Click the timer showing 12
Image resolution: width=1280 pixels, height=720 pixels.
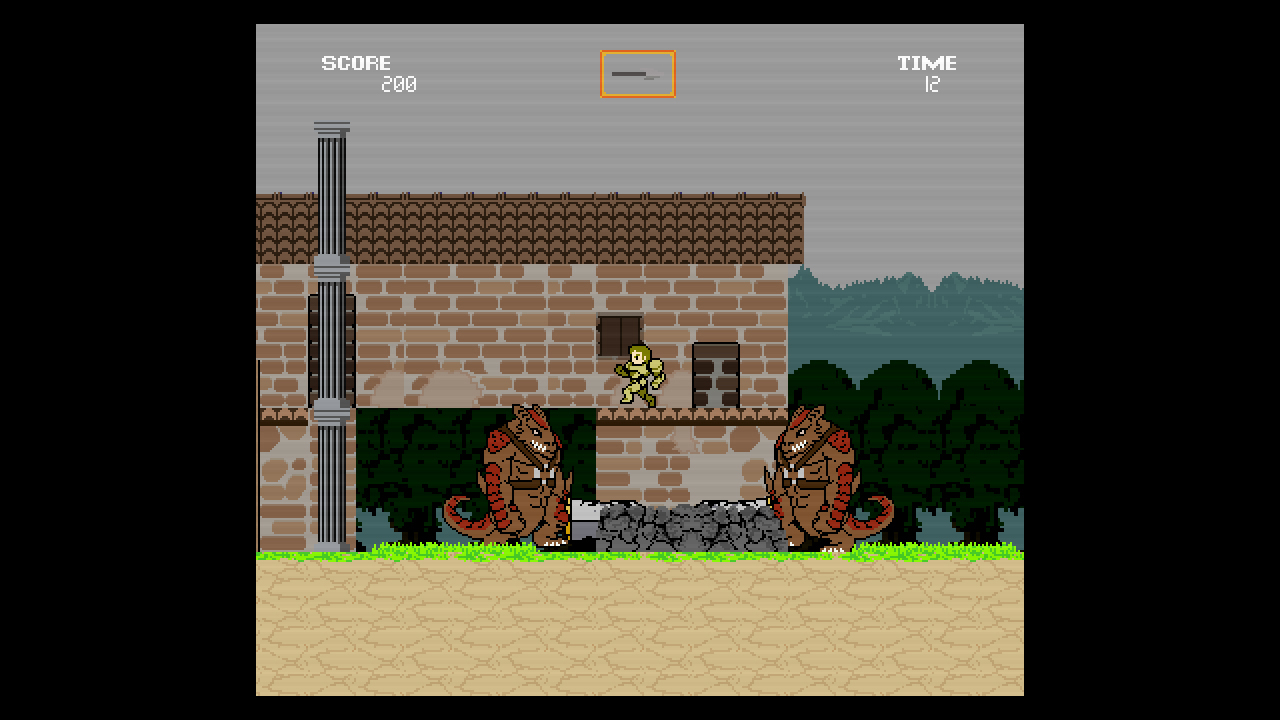[932, 84]
